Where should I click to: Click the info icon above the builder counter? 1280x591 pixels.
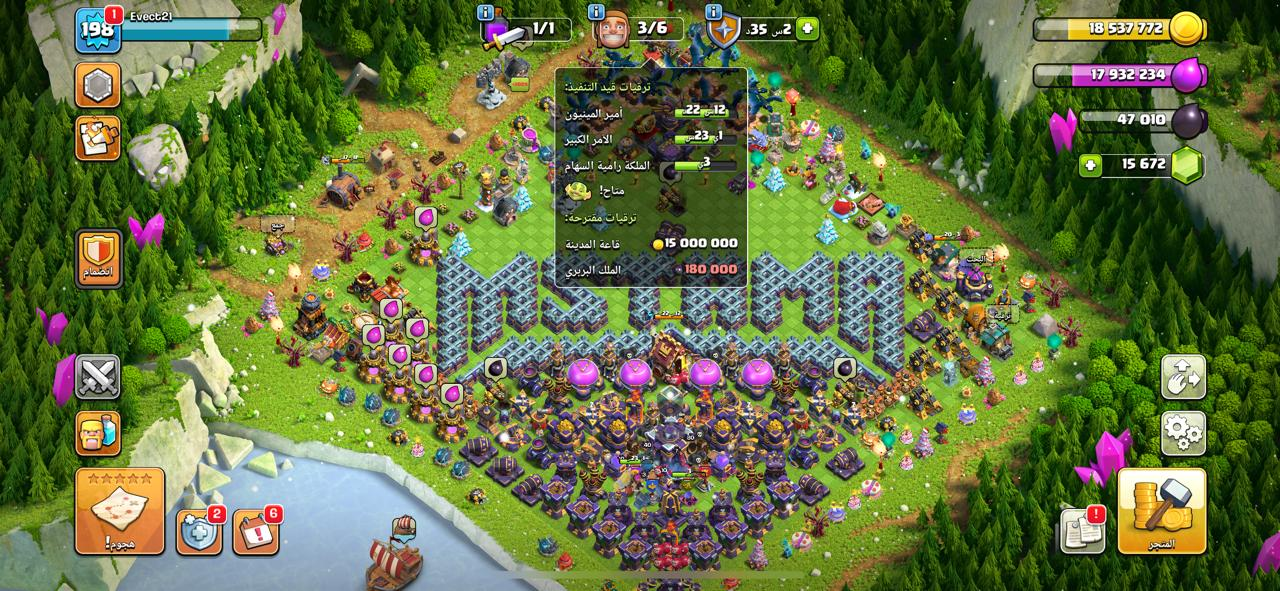click(x=597, y=12)
